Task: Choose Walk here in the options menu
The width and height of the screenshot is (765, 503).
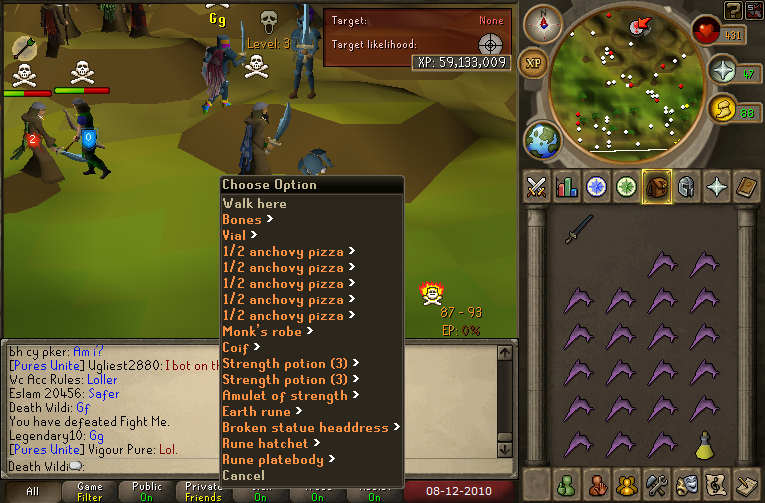Action: (x=254, y=204)
